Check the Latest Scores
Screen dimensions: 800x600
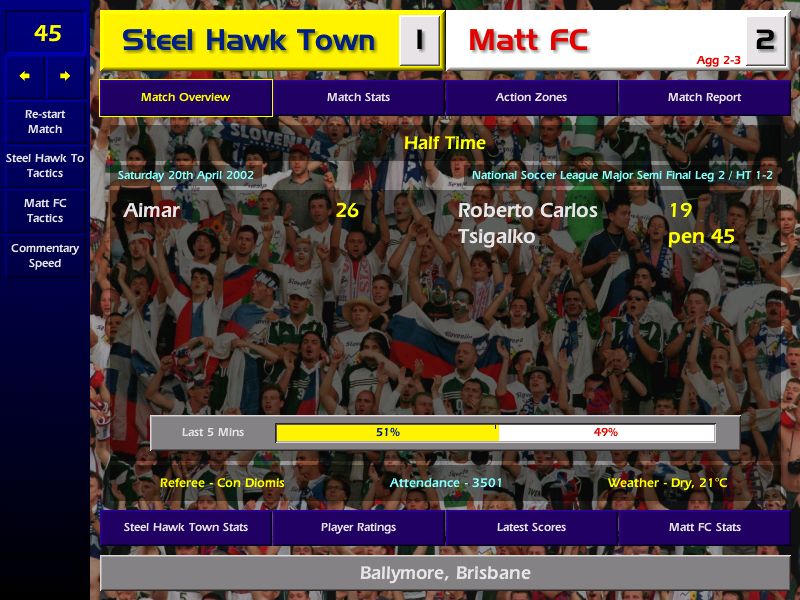tap(531, 527)
